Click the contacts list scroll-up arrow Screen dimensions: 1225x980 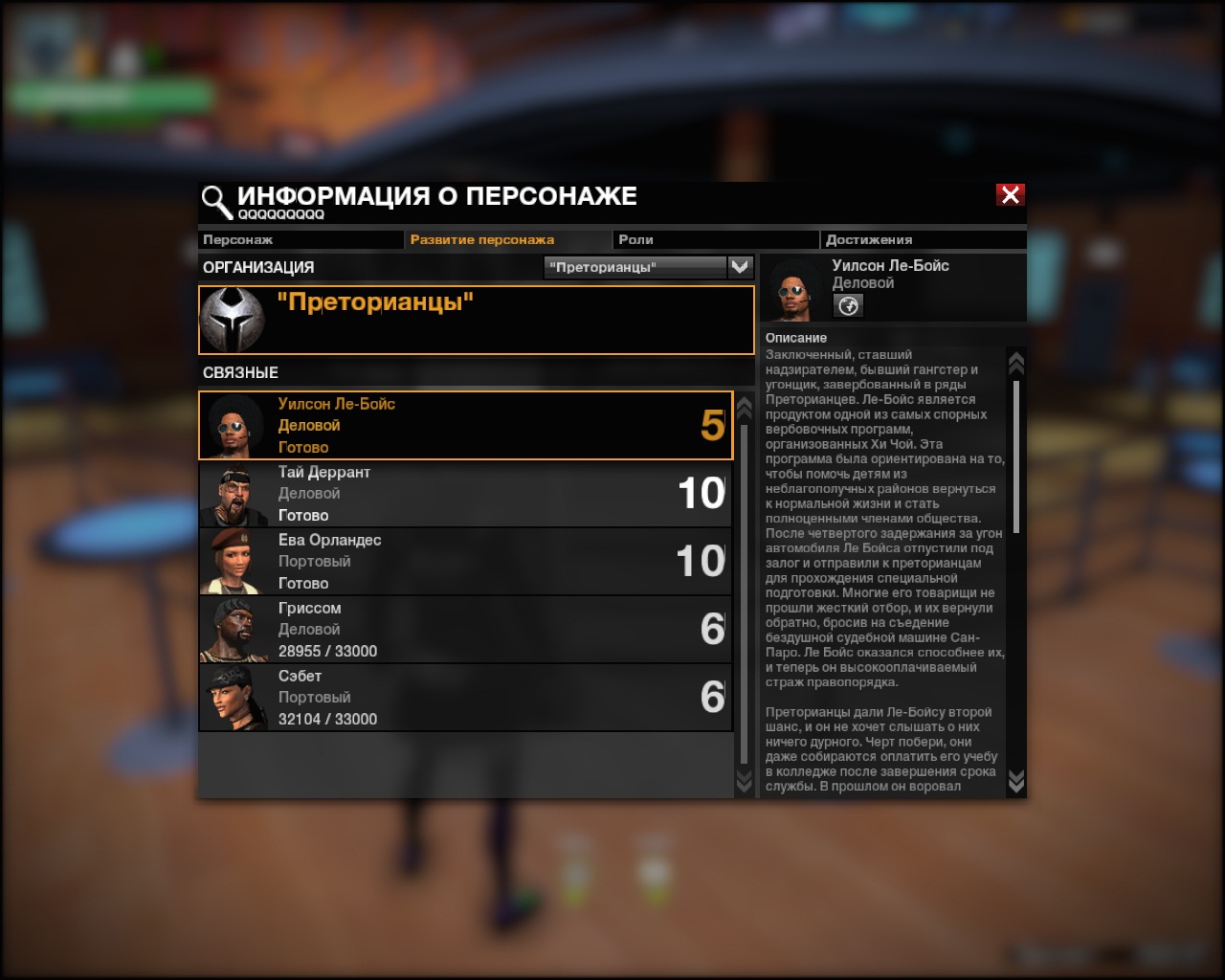coord(744,407)
